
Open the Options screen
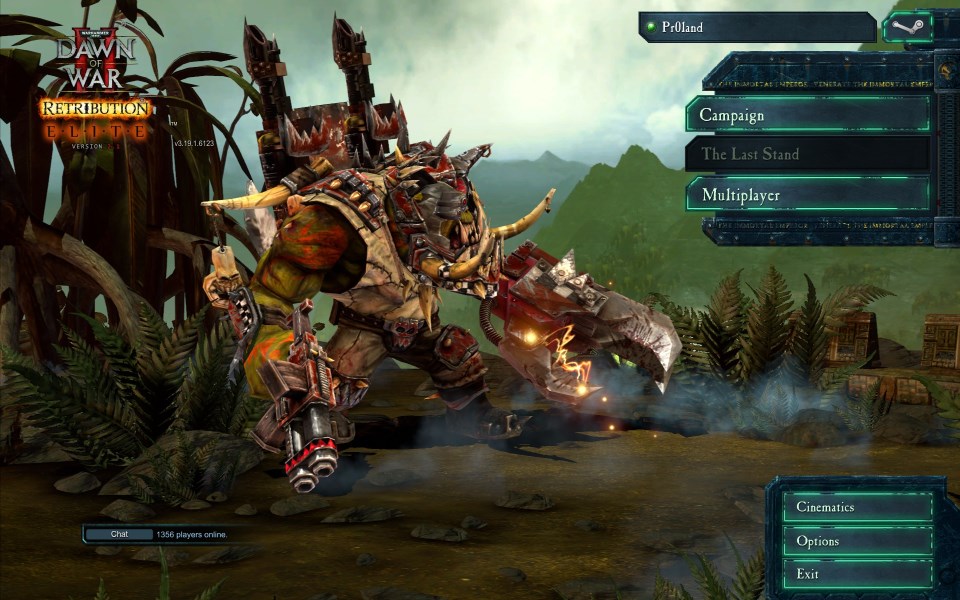point(857,541)
